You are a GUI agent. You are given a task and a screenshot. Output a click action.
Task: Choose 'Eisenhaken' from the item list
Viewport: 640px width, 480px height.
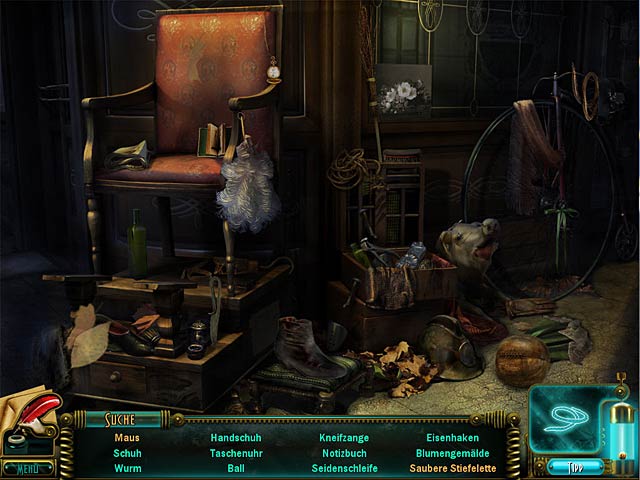tap(452, 438)
